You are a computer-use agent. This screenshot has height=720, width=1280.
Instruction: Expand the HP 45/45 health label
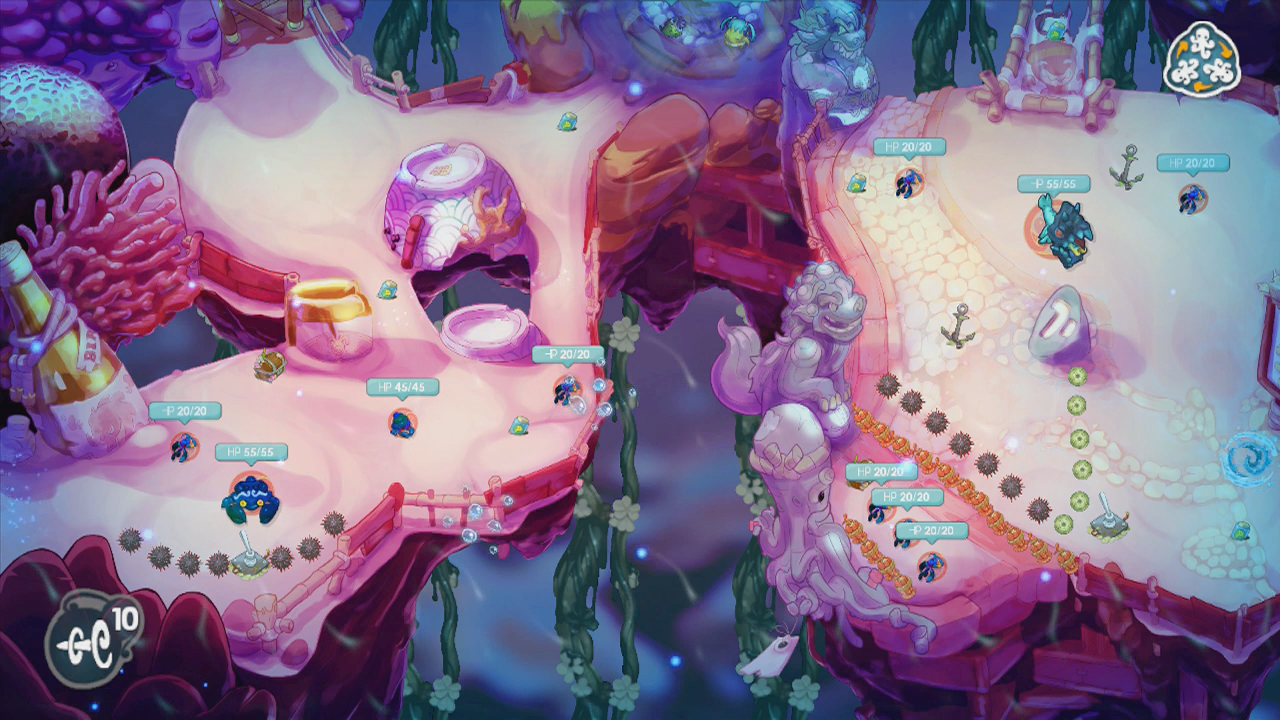pyautogui.click(x=400, y=385)
